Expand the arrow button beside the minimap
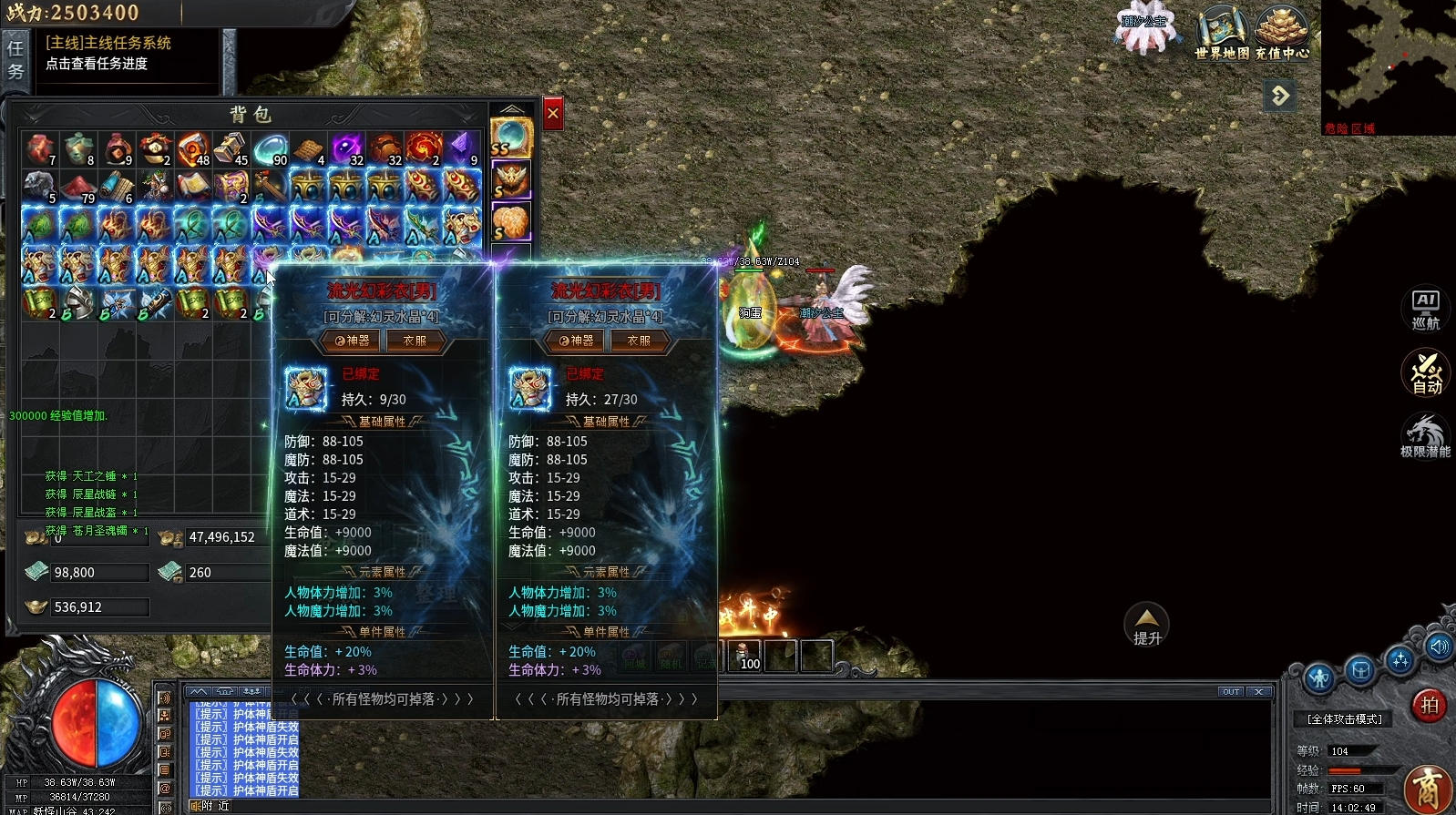 click(x=1280, y=96)
